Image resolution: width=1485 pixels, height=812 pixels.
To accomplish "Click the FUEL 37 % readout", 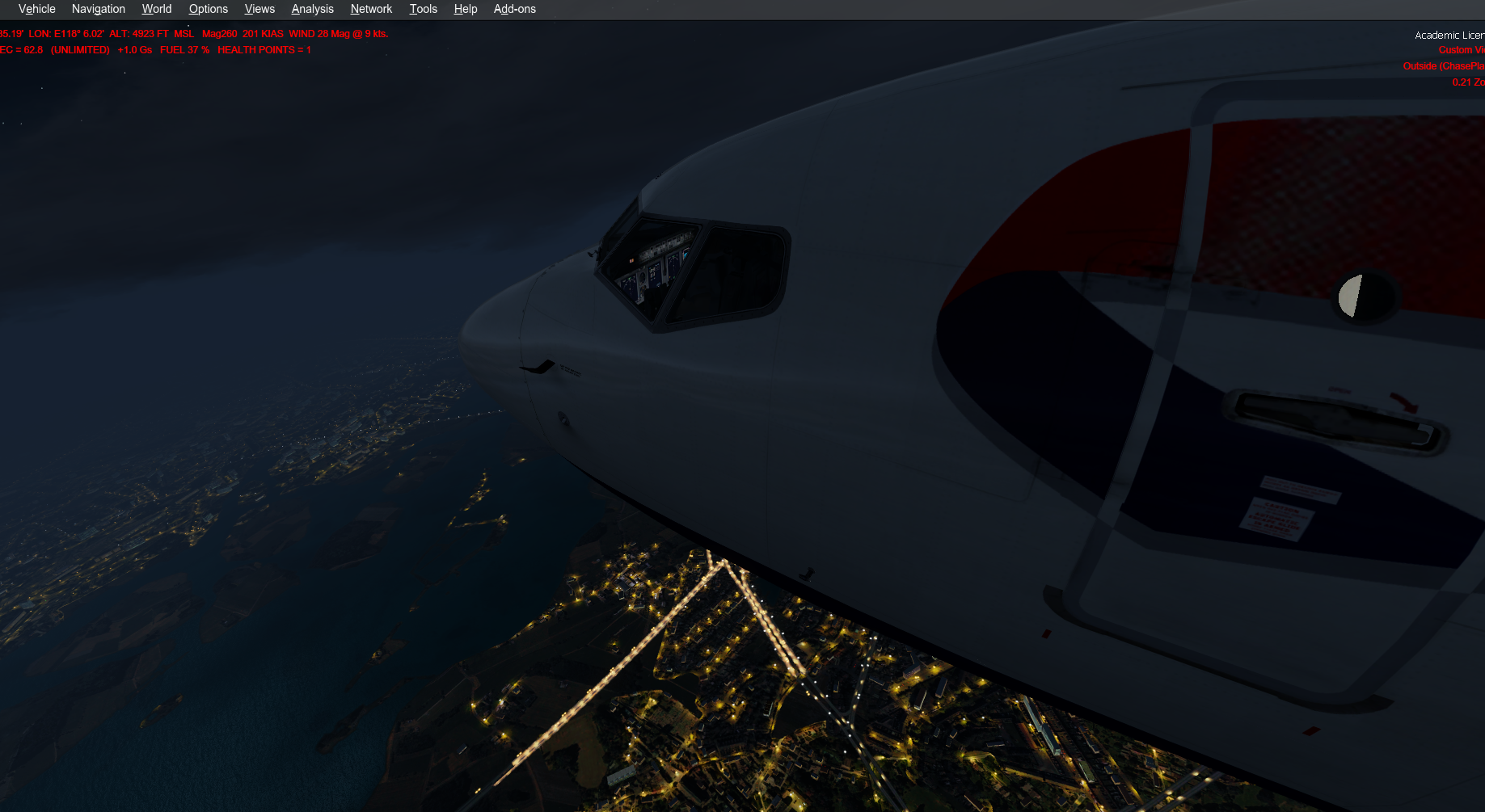I will [184, 49].
